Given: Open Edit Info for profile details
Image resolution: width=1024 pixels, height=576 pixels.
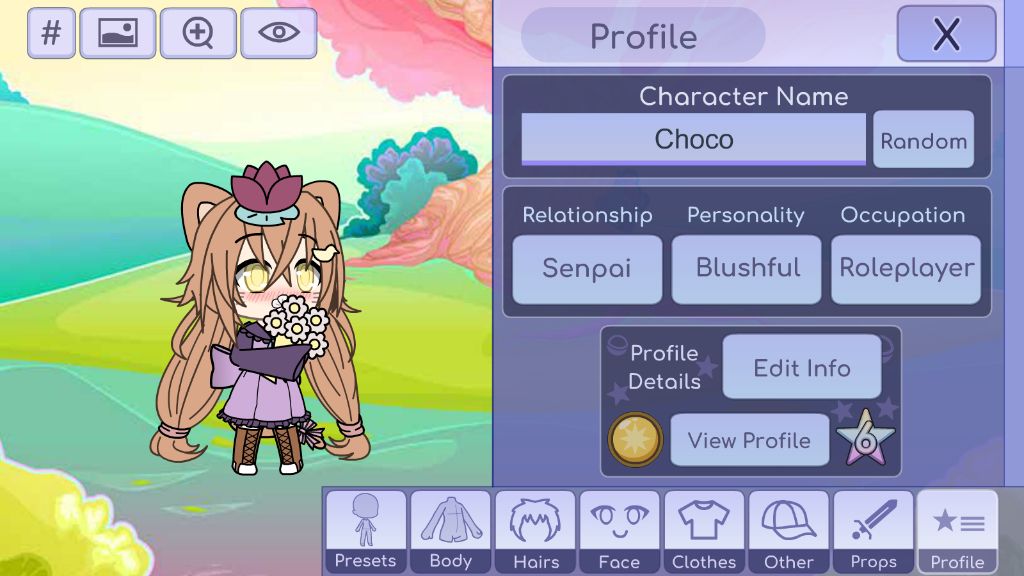Looking at the screenshot, I should tap(802, 367).
